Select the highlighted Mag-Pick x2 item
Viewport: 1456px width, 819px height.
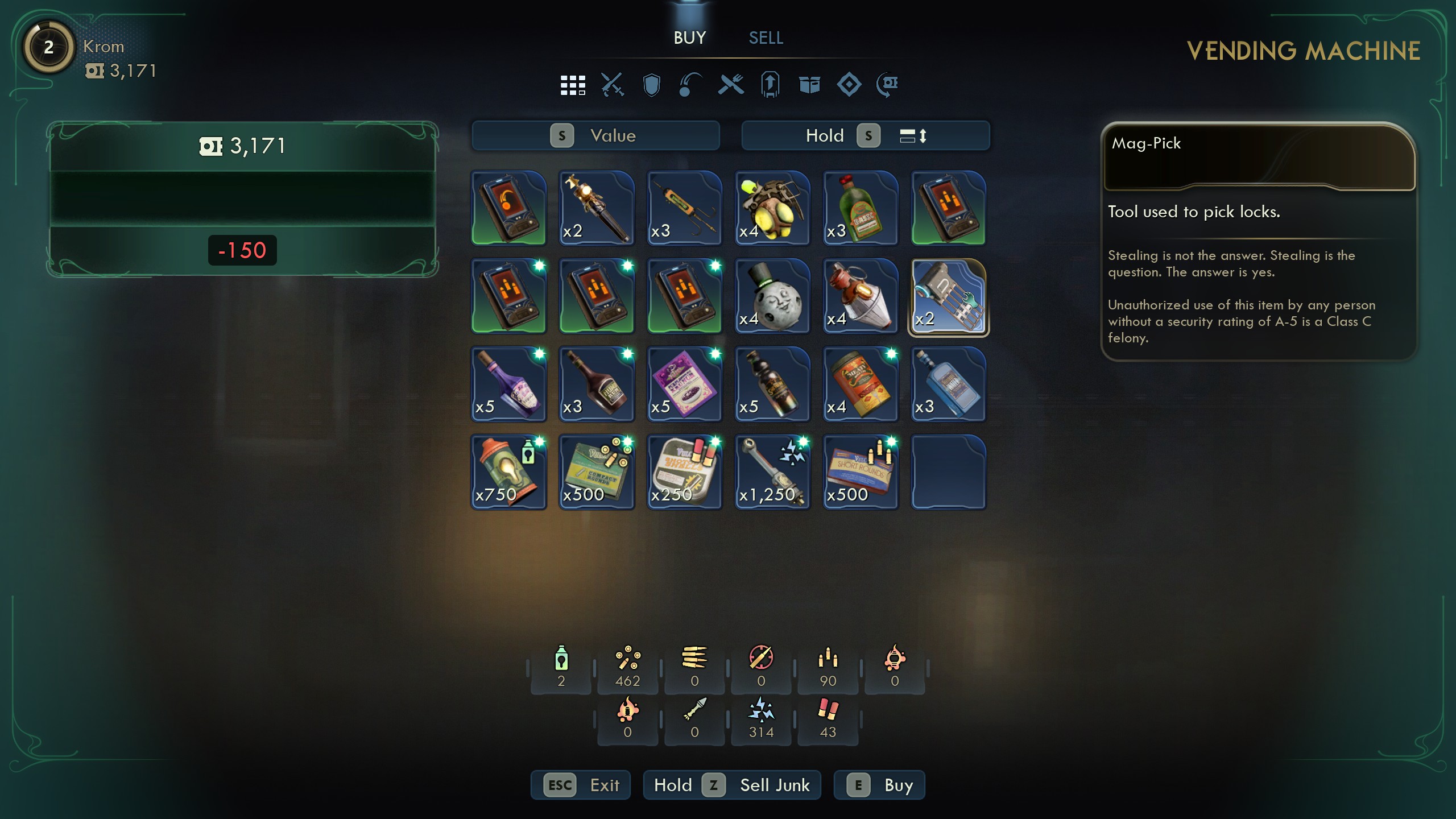coord(949,296)
